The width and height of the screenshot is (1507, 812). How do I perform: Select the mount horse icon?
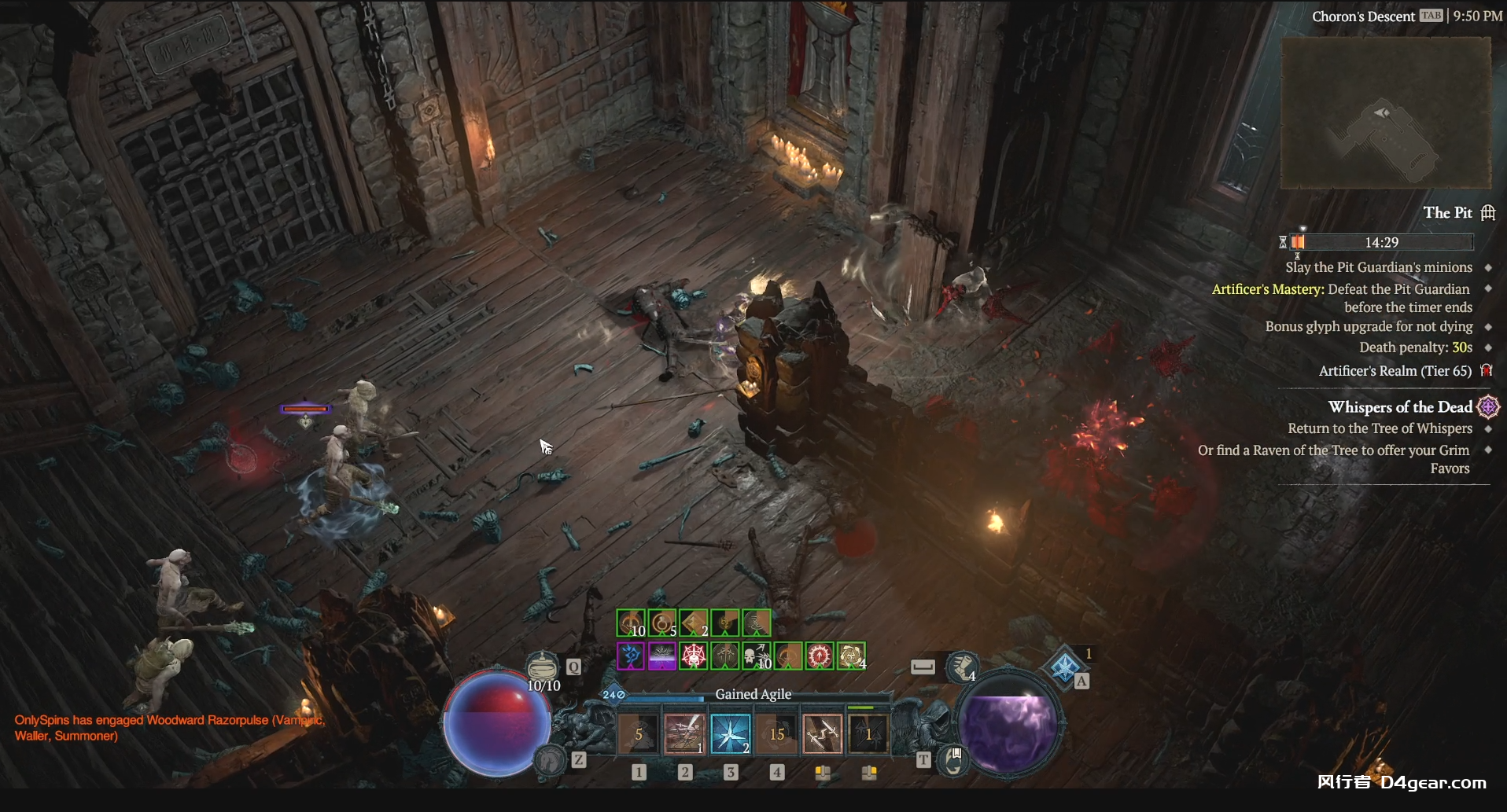tap(551, 759)
